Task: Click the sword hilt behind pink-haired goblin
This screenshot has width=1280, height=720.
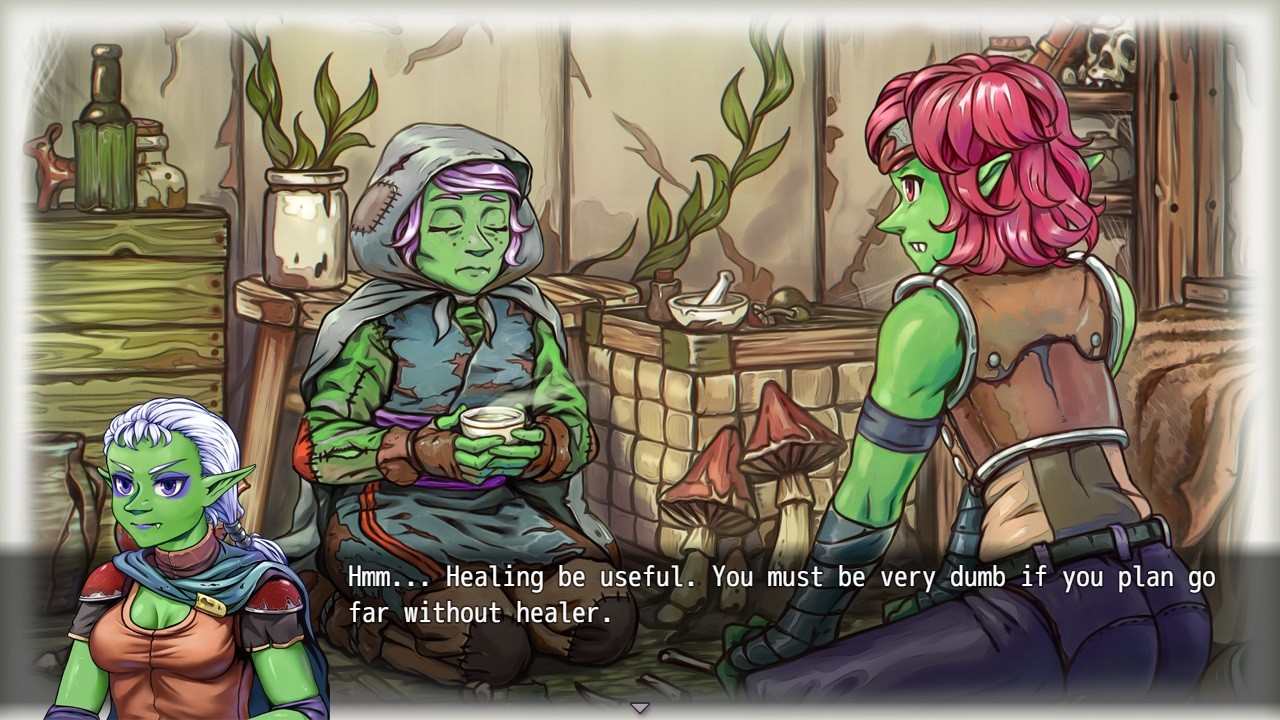Action: click(1050, 45)
